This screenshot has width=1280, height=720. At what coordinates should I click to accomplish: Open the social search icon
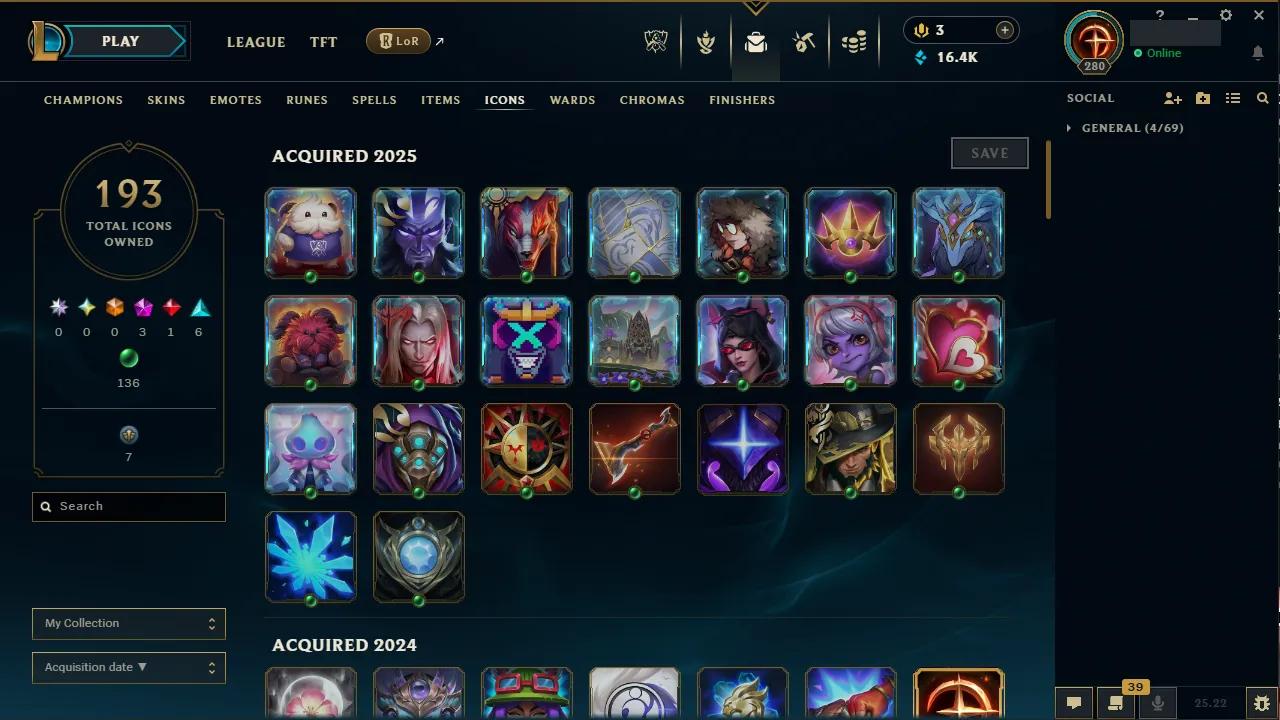[x=1262, y=99]
